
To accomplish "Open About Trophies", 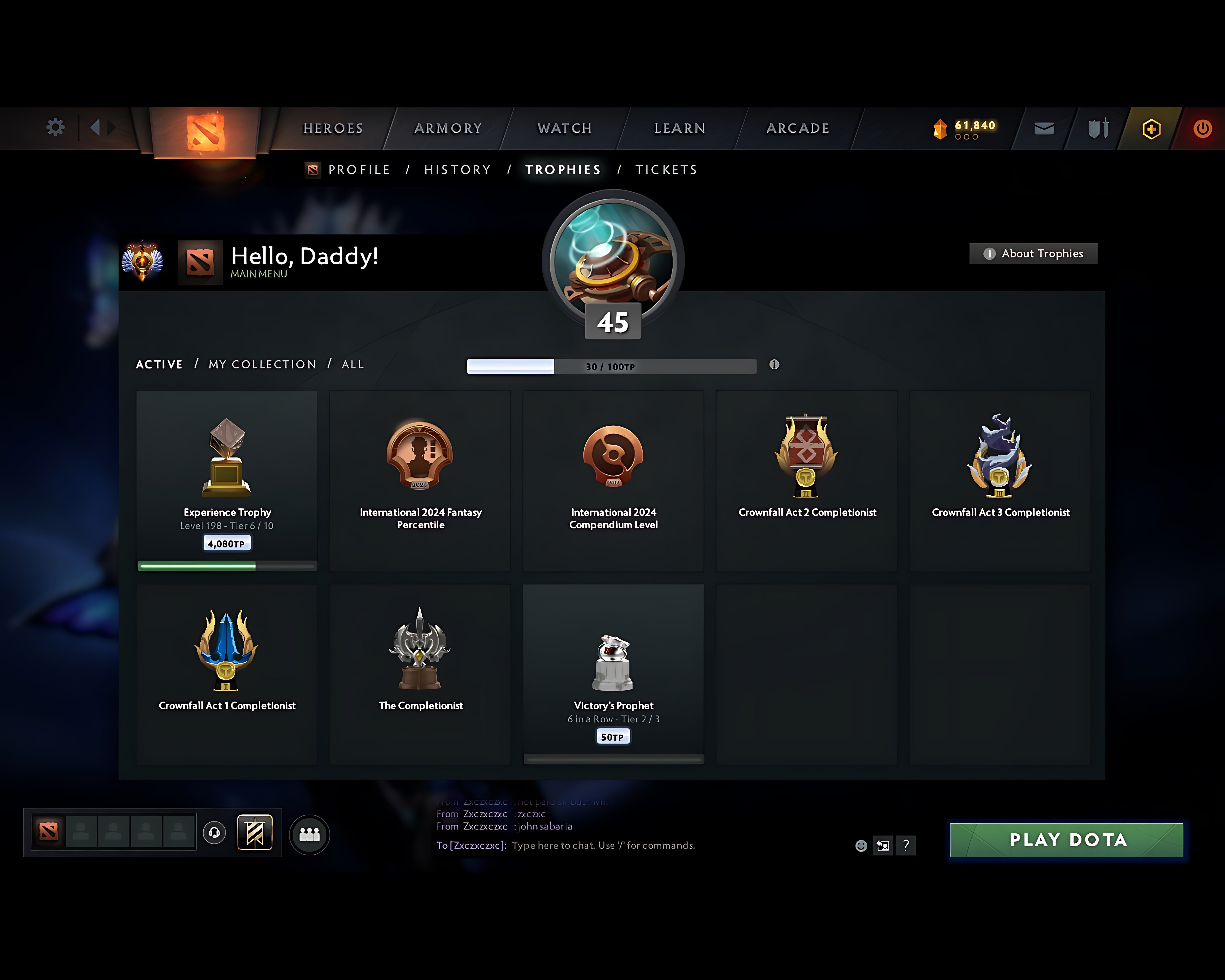I will [1032, 254].
